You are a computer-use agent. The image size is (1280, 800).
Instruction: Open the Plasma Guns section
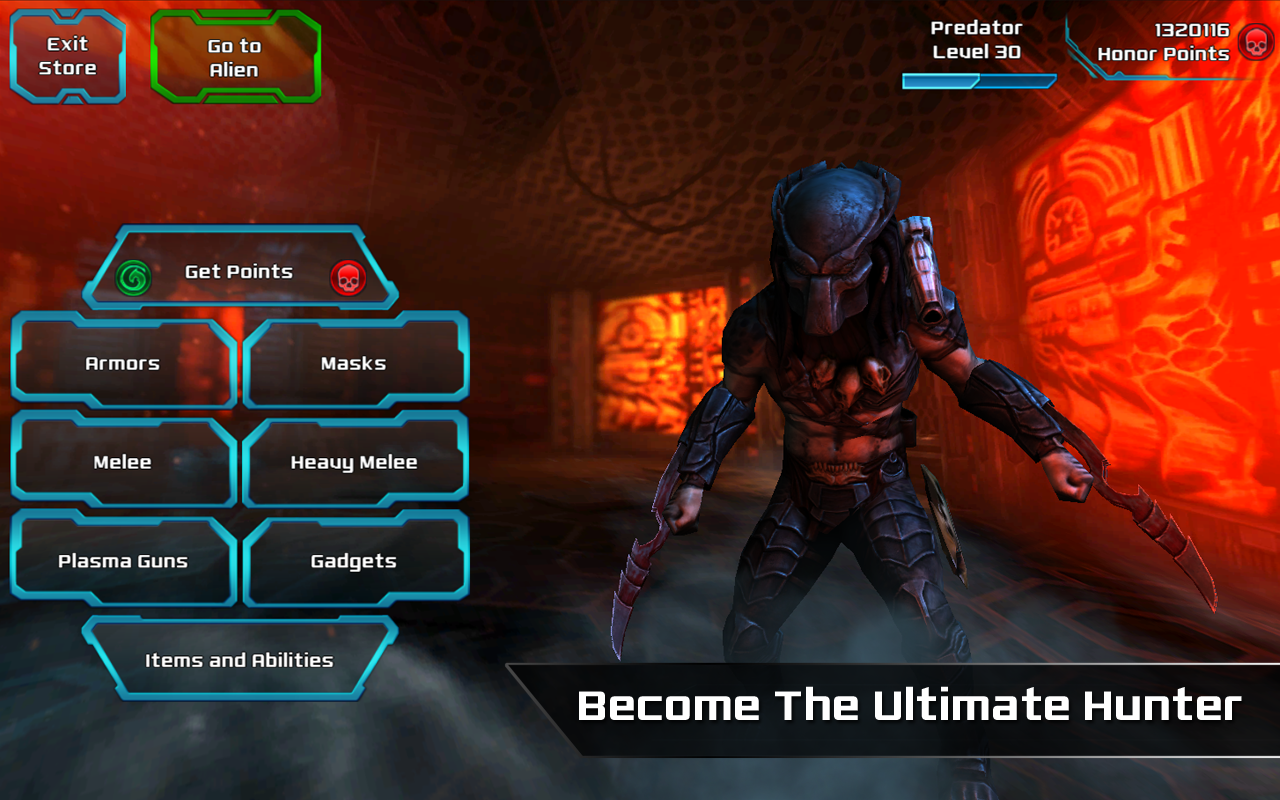pos(122,561)
